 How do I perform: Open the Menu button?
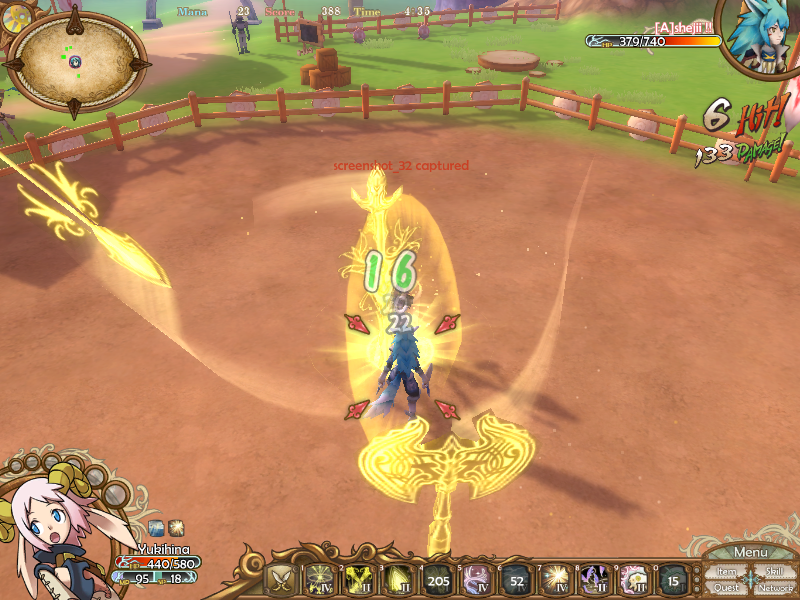[750, 553]
